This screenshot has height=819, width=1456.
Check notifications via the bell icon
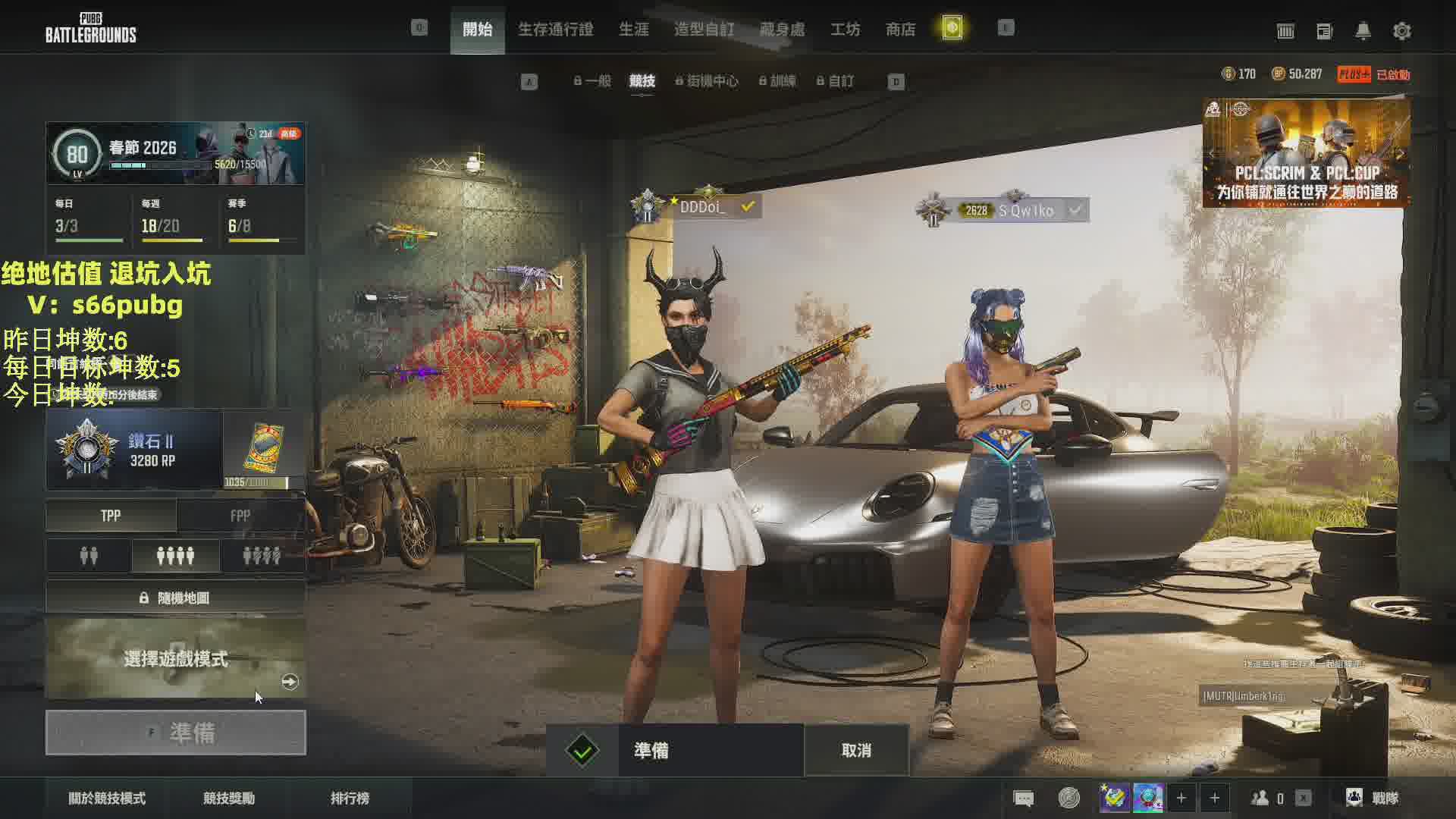1363,31
